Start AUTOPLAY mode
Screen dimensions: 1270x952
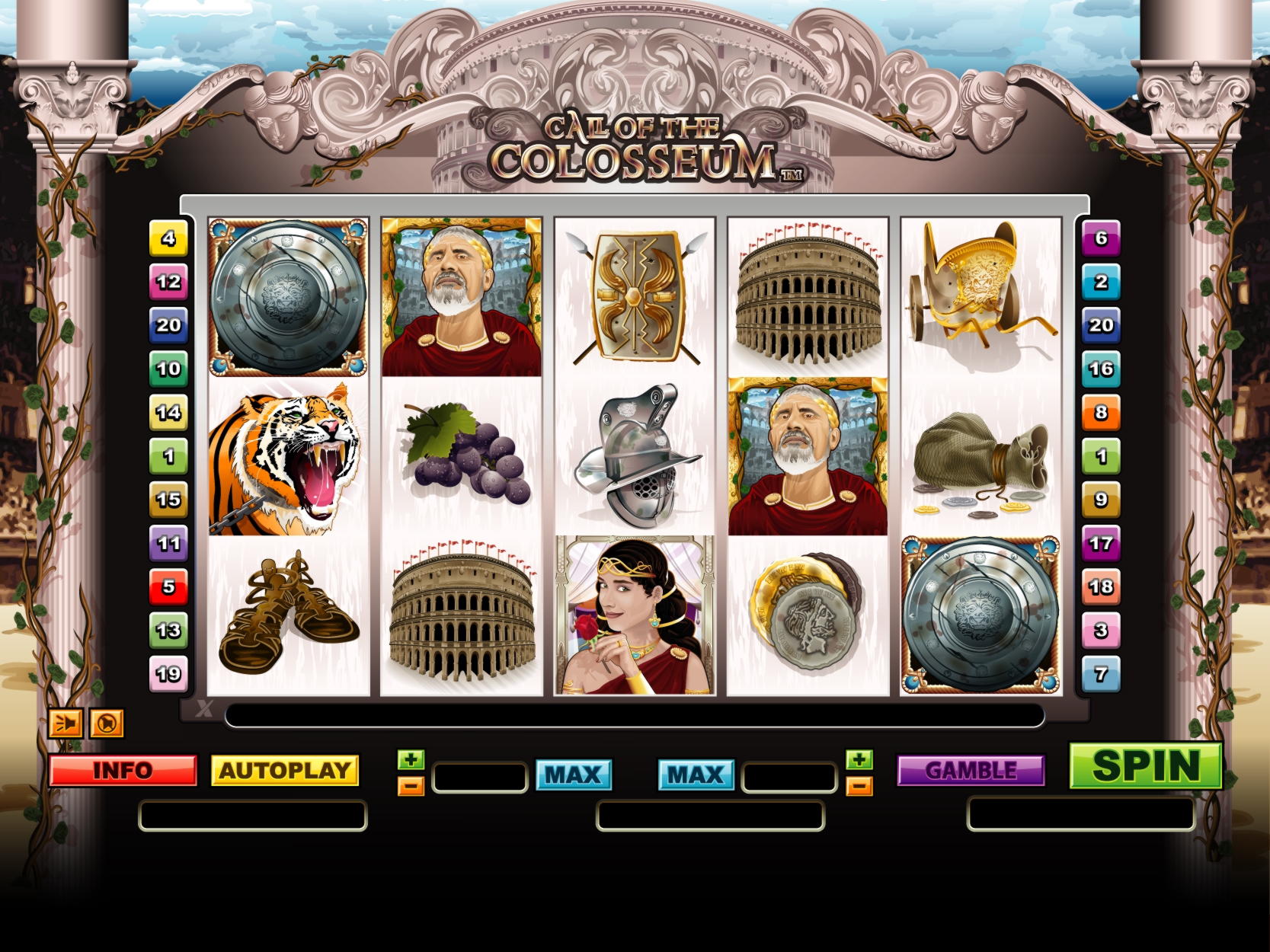[x=284, y=771]
